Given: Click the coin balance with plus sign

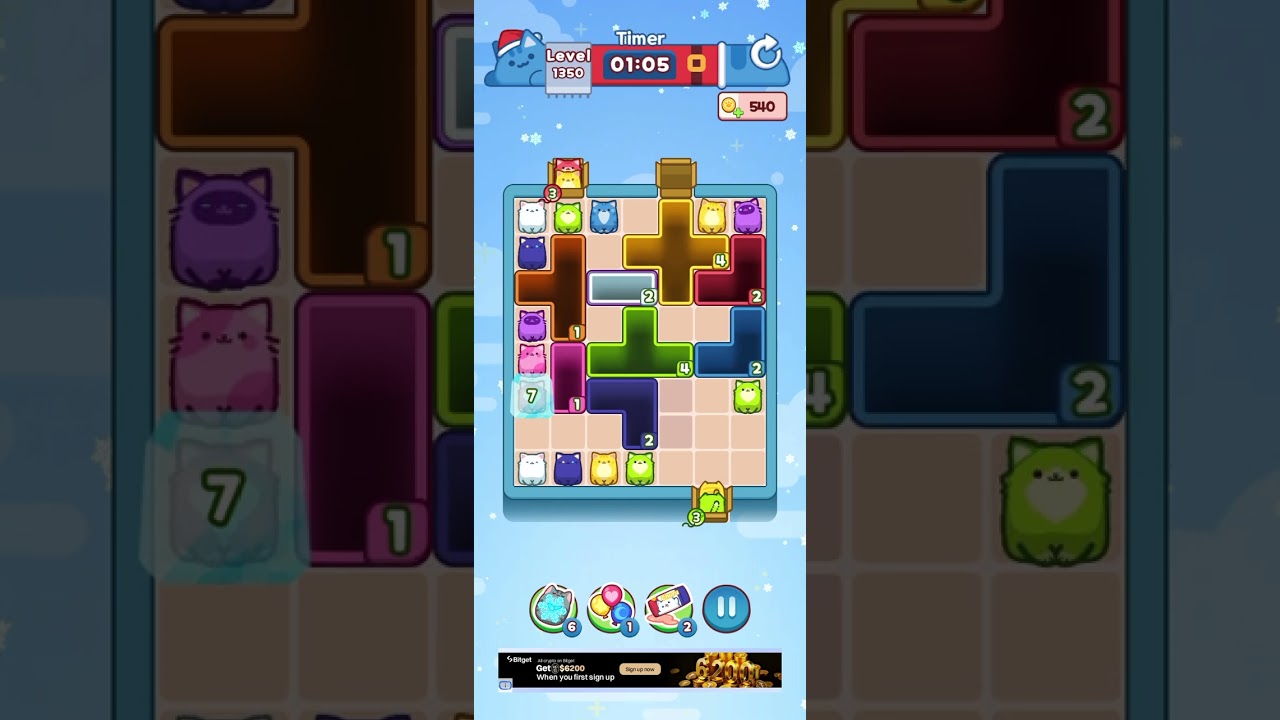Looking at the screenshot, I should [752, 106].
